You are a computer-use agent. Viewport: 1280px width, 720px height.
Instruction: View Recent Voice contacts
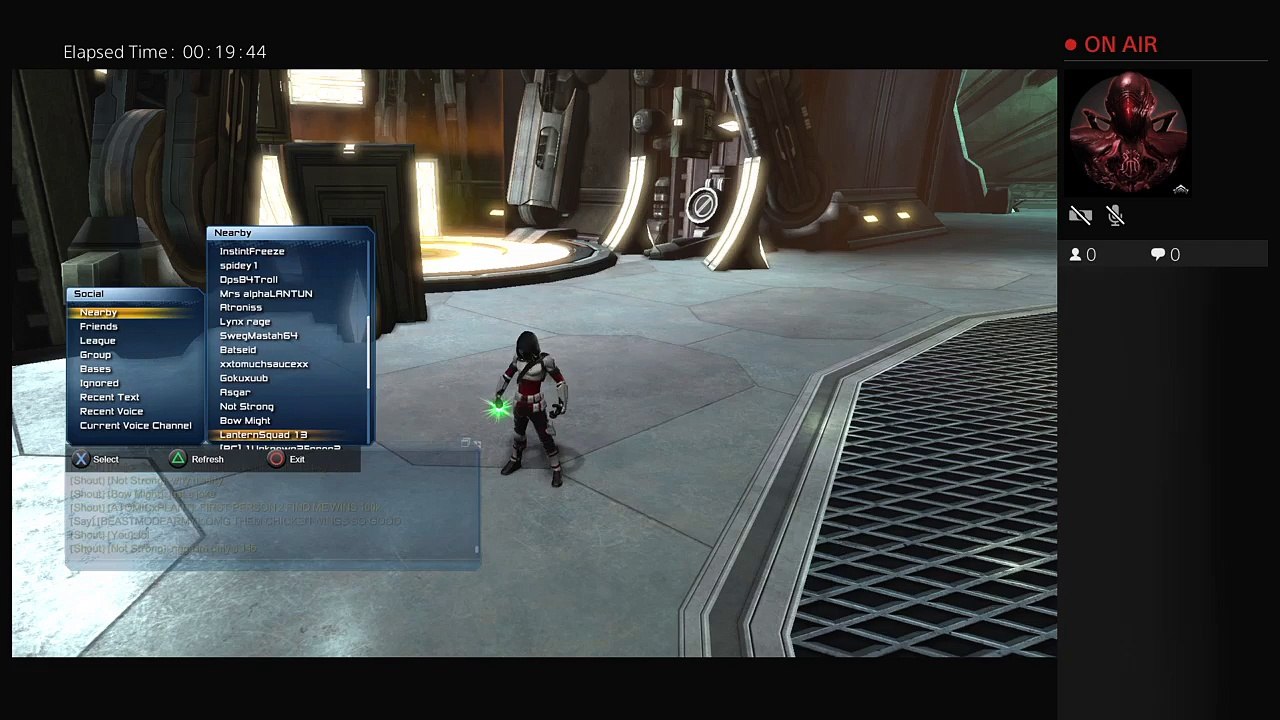coord(111,411)
